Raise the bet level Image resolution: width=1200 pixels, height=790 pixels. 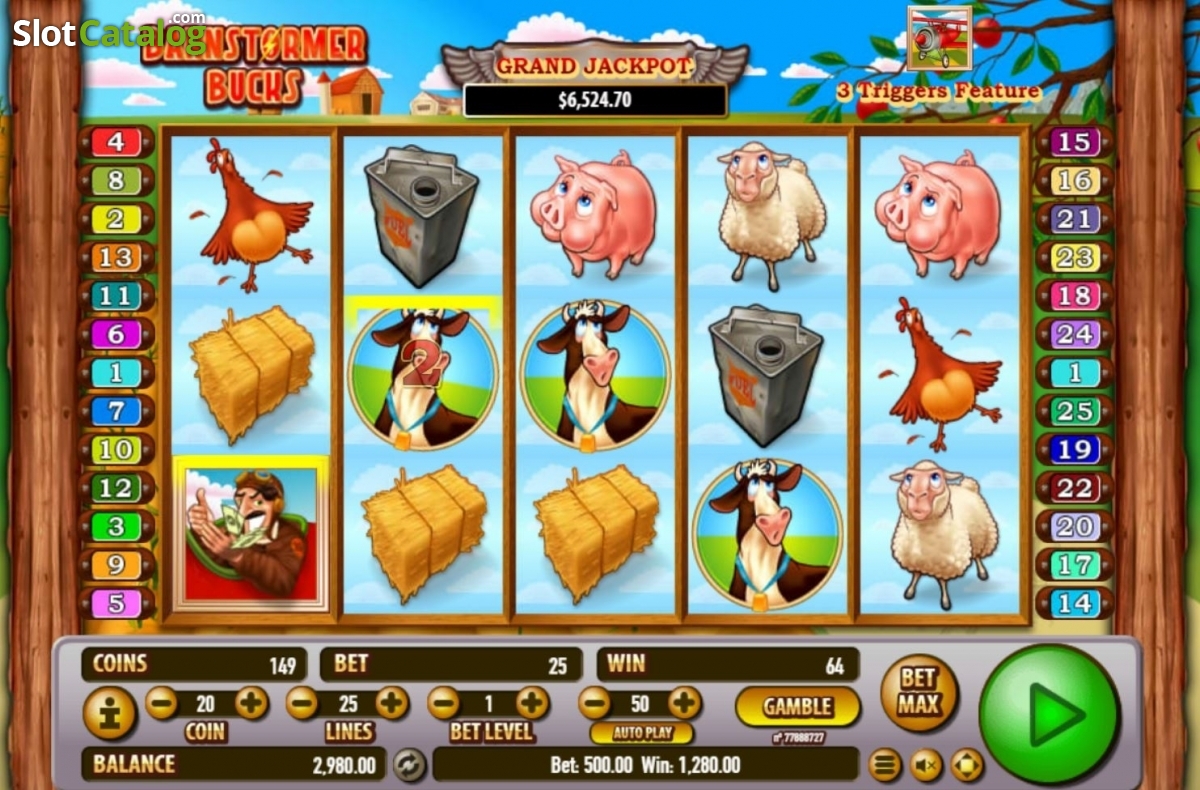(533, 703)
